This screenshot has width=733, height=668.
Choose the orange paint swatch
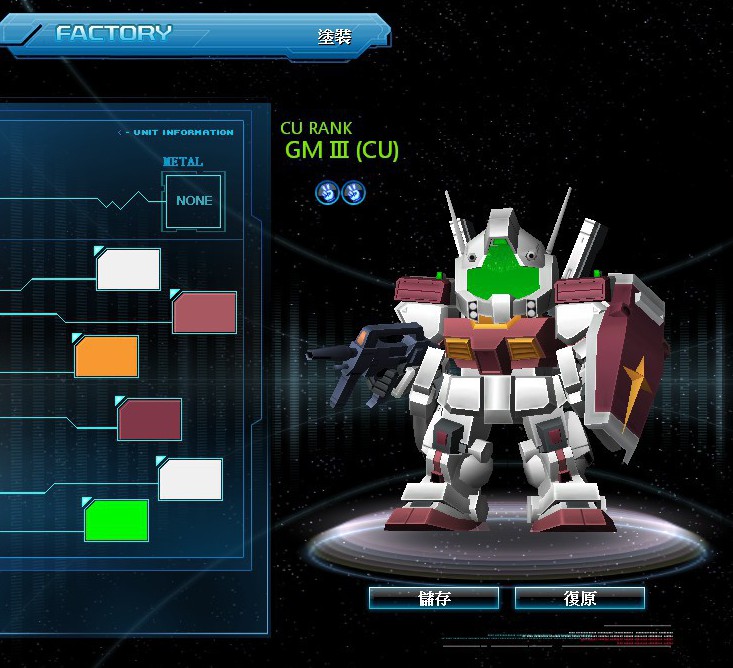click(x=107, y=357)
